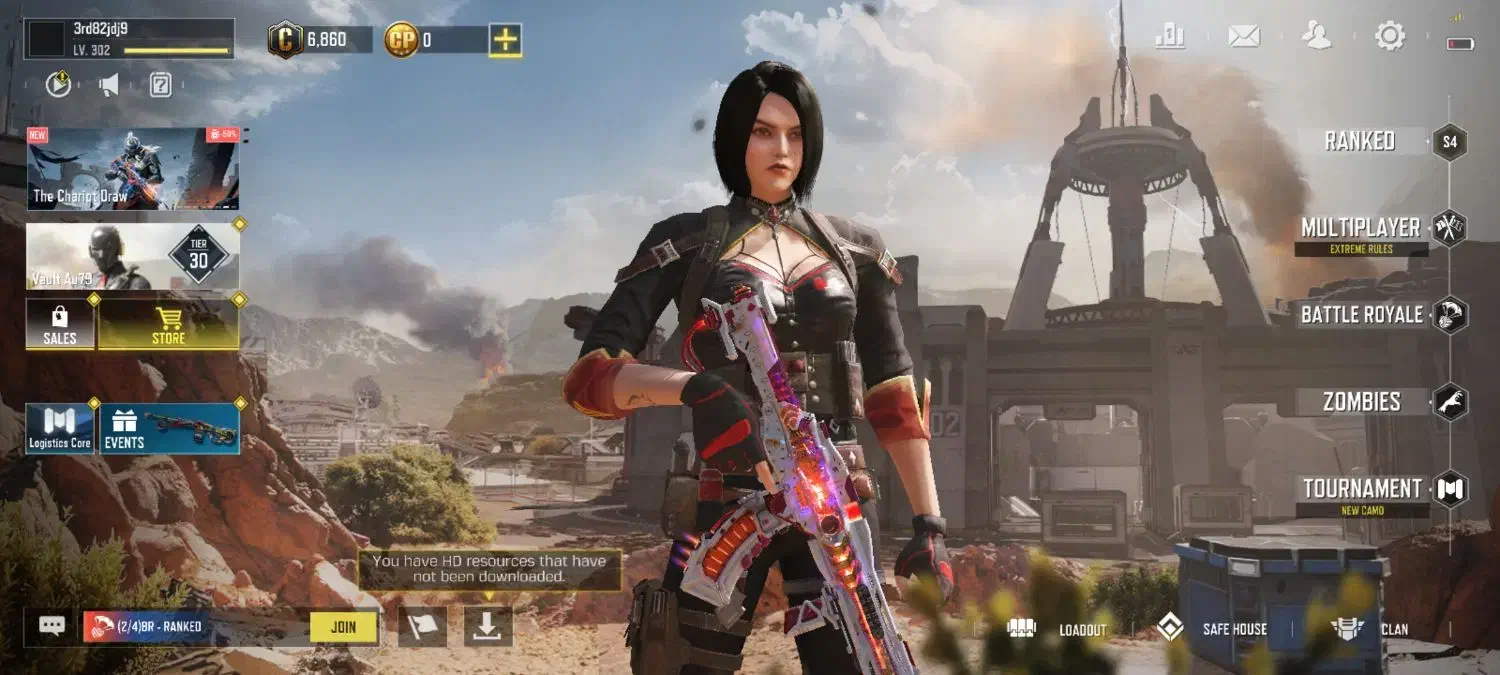Open the friends list icon

point(1317,37)
